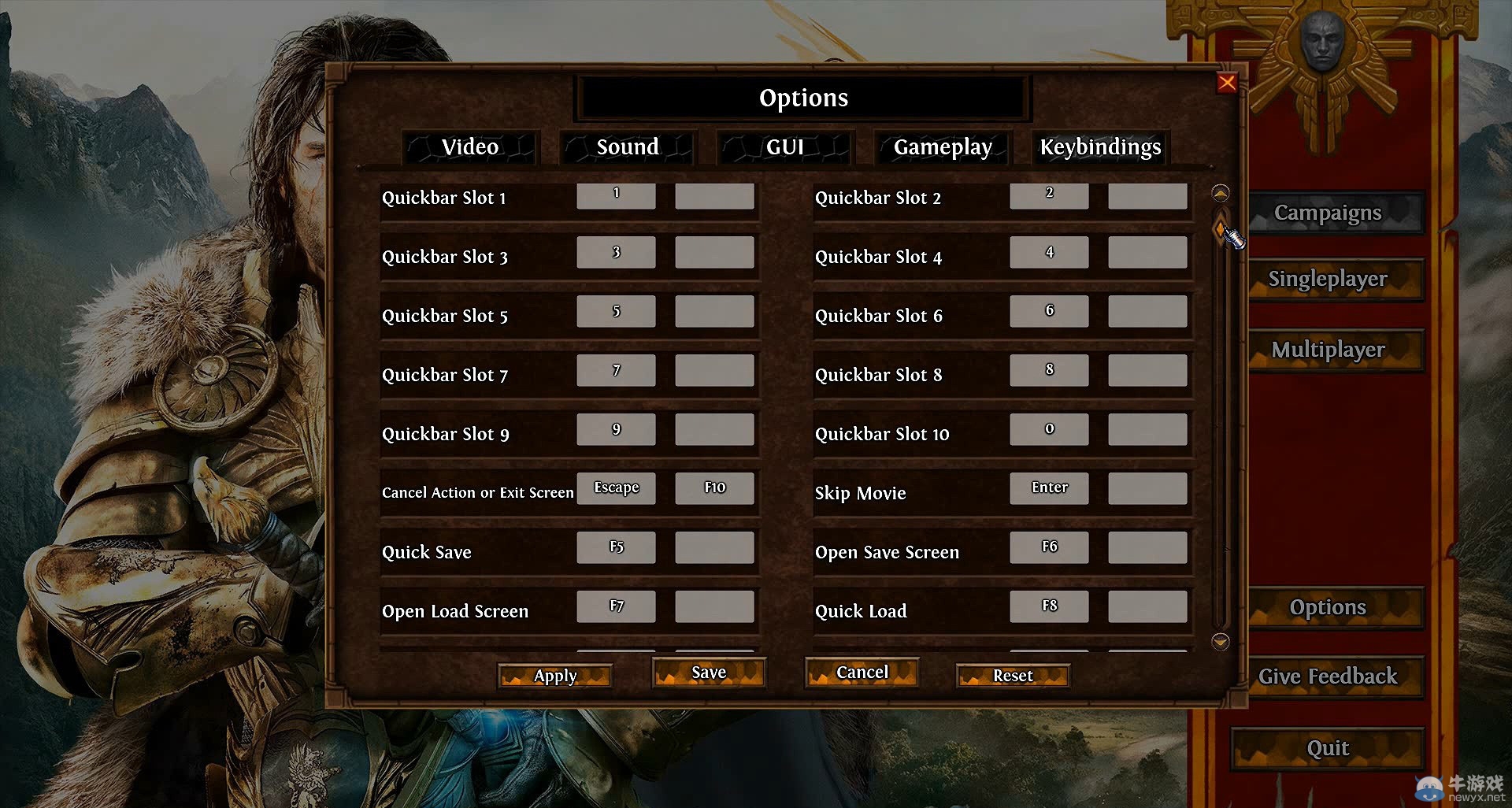Change the Escape binding for Cancel Action
Viewport: 1512px width, 808px height.
(x=617, y=487)
